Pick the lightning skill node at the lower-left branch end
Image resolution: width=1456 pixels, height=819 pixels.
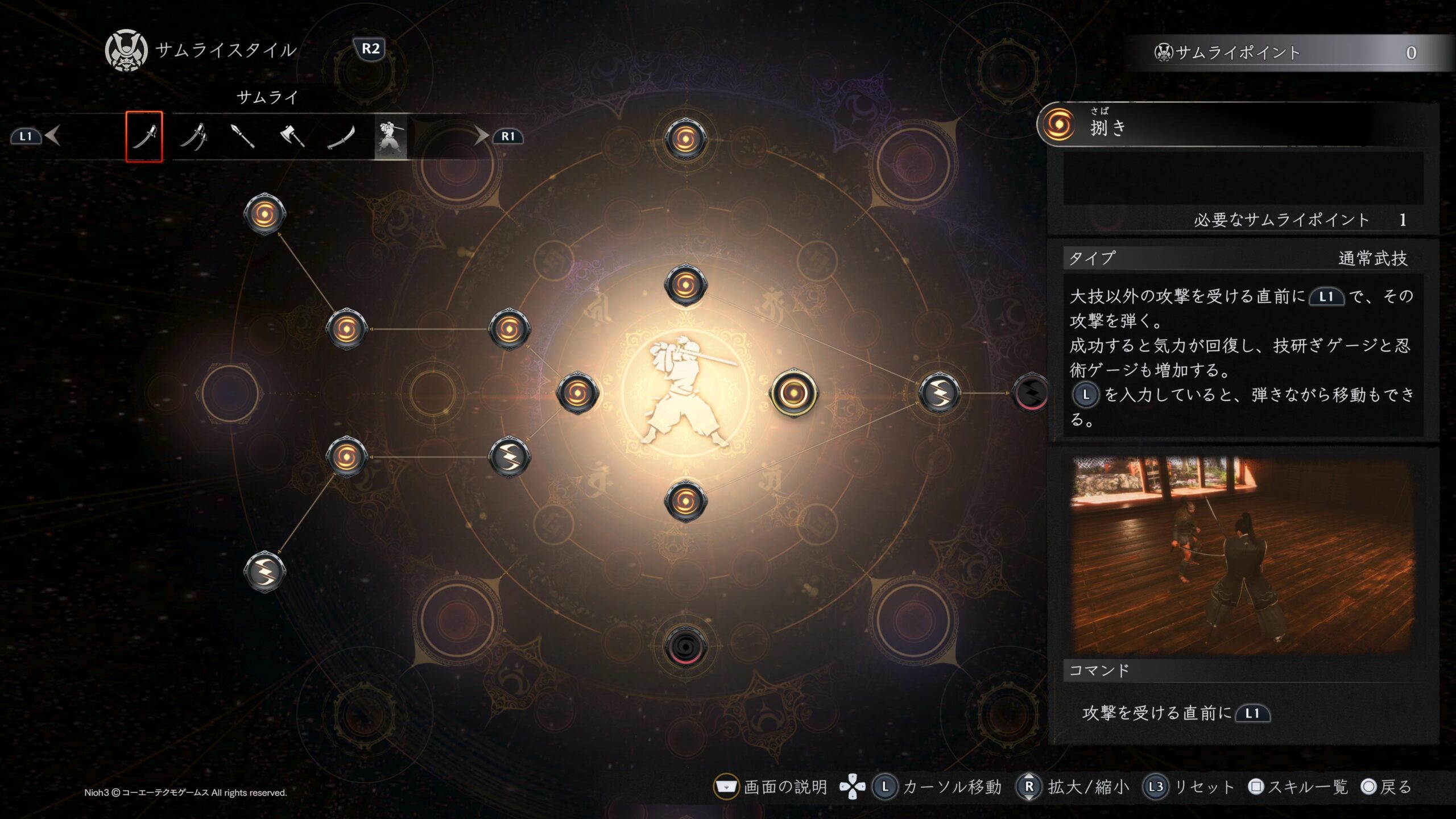(x=264, y=571)
